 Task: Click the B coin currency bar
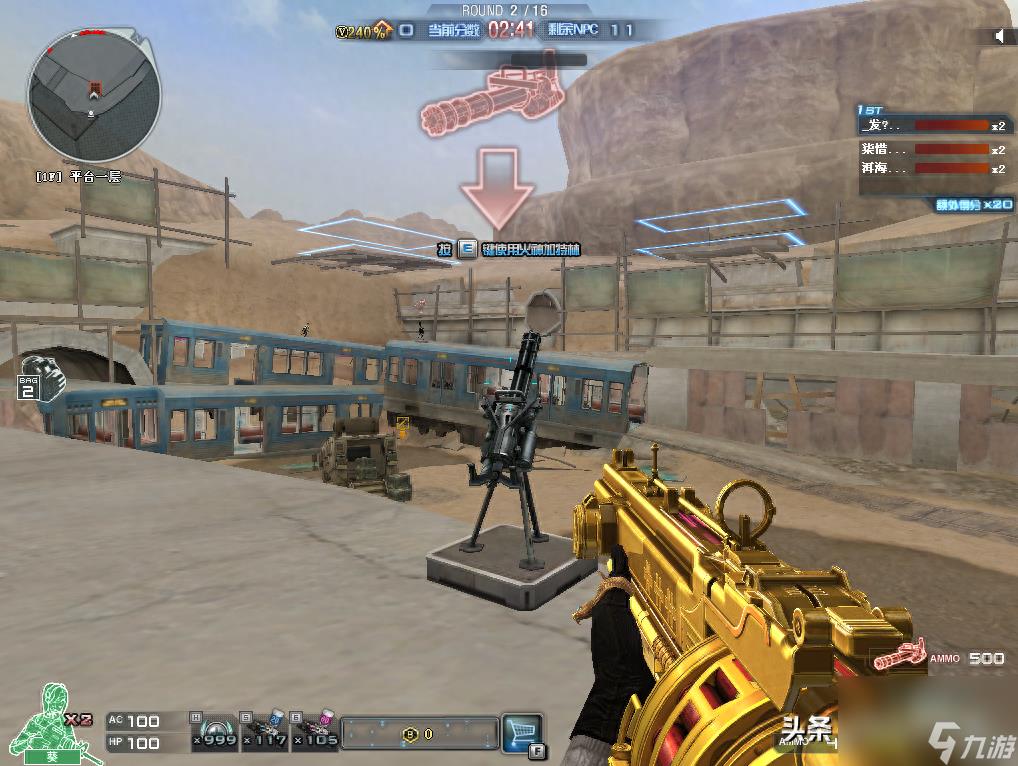coord(419,733)
